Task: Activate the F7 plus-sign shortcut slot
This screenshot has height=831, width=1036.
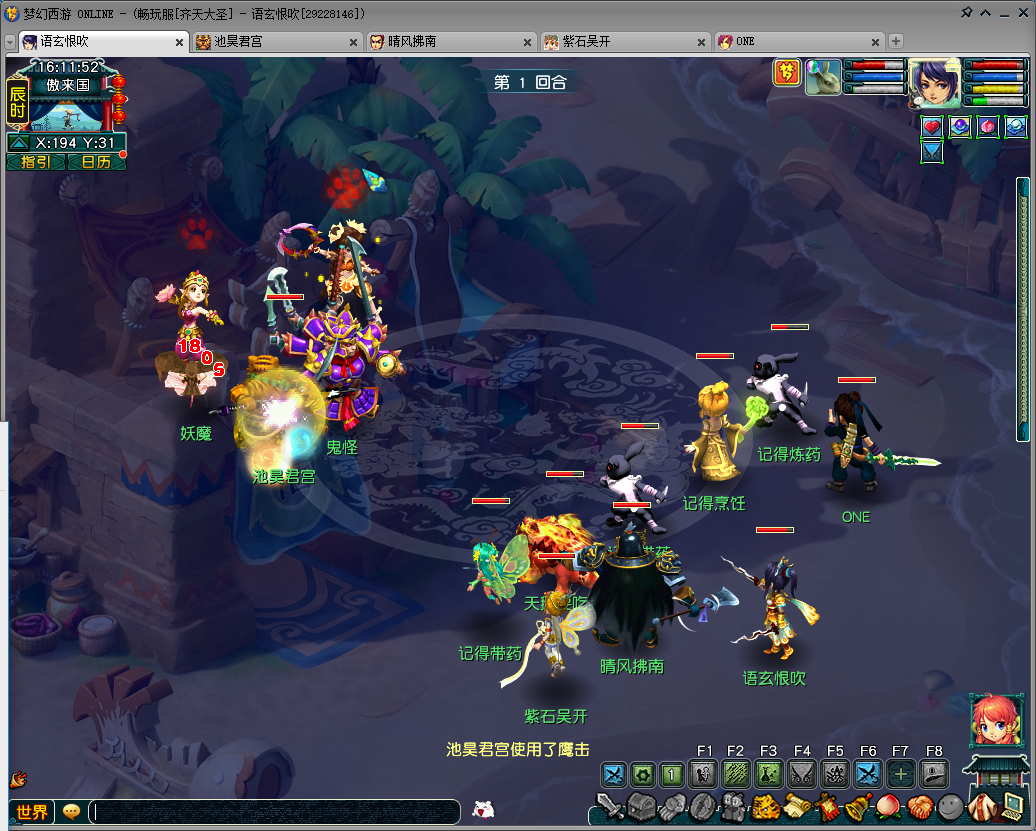Action: [x=900, y=773]
